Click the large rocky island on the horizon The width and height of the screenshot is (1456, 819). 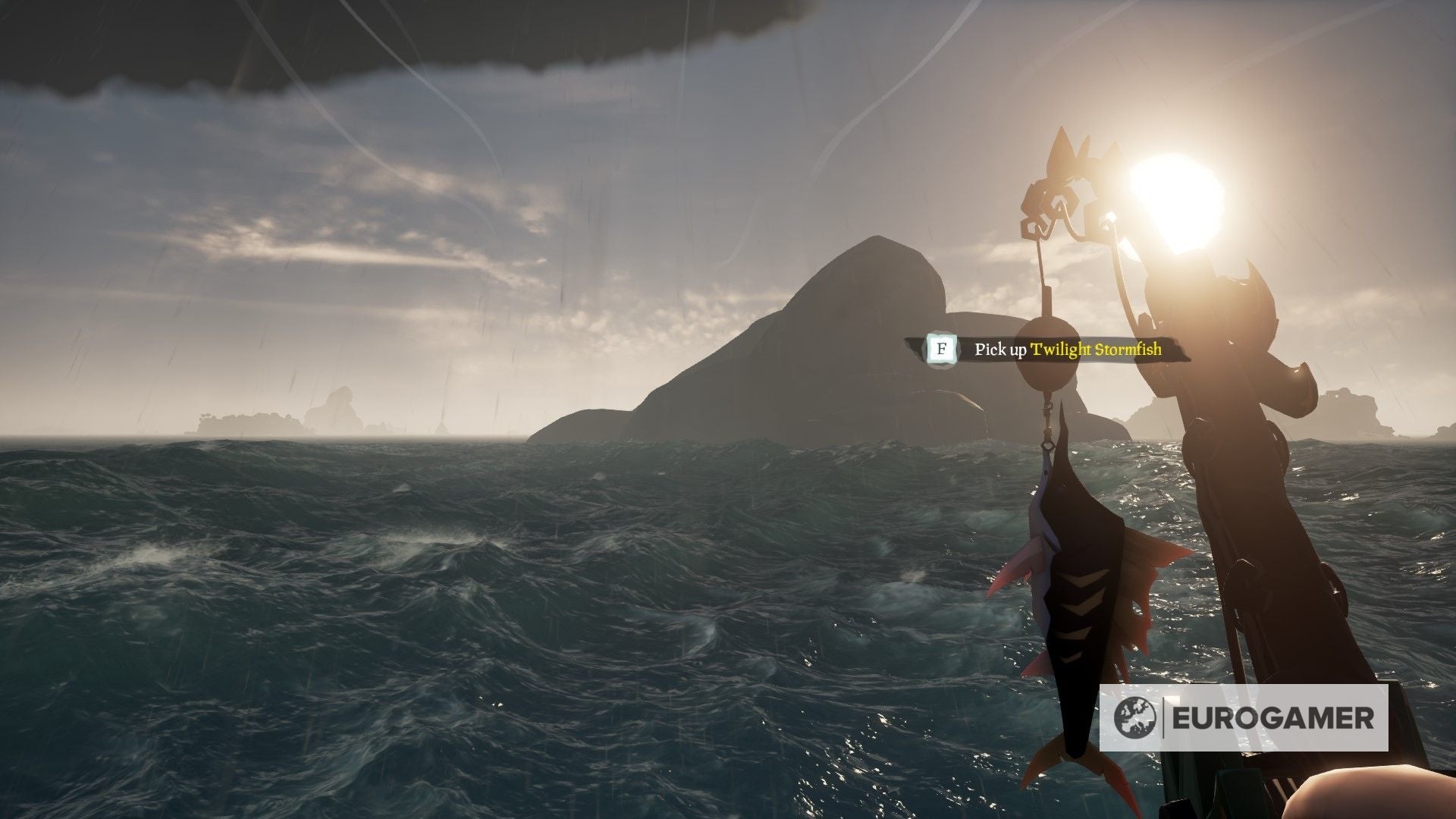834,341
